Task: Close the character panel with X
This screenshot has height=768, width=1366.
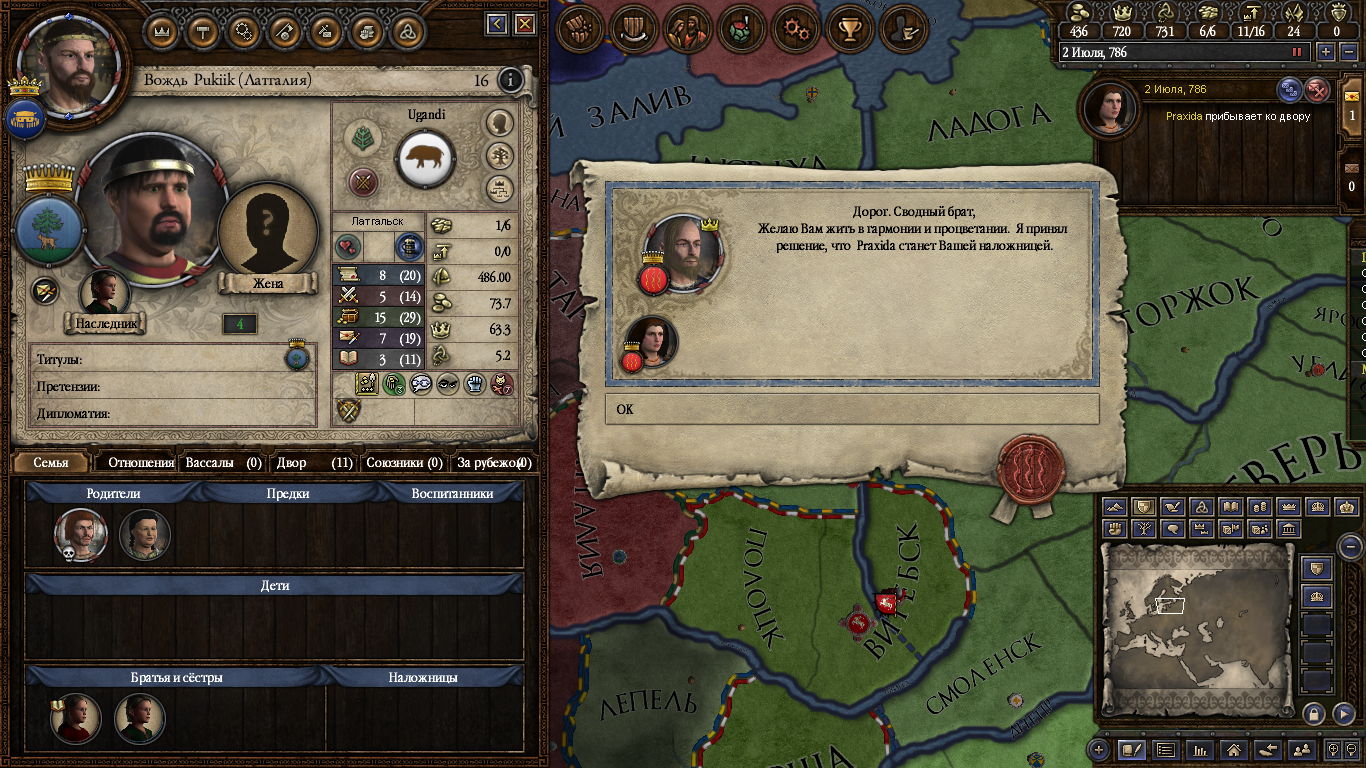Action: (x=524, y=24)
